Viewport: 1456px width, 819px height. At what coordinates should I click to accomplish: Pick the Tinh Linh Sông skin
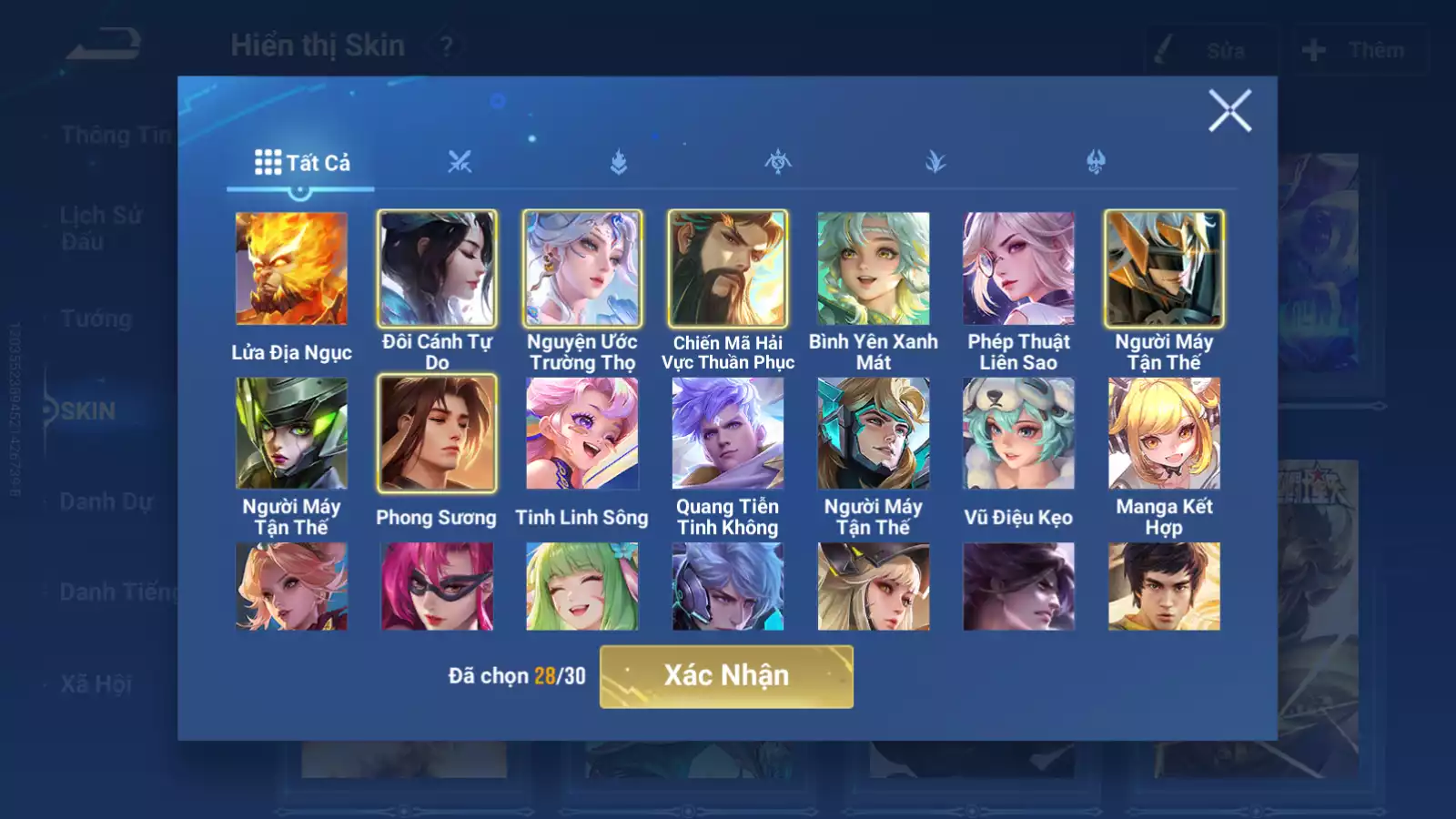582,433
